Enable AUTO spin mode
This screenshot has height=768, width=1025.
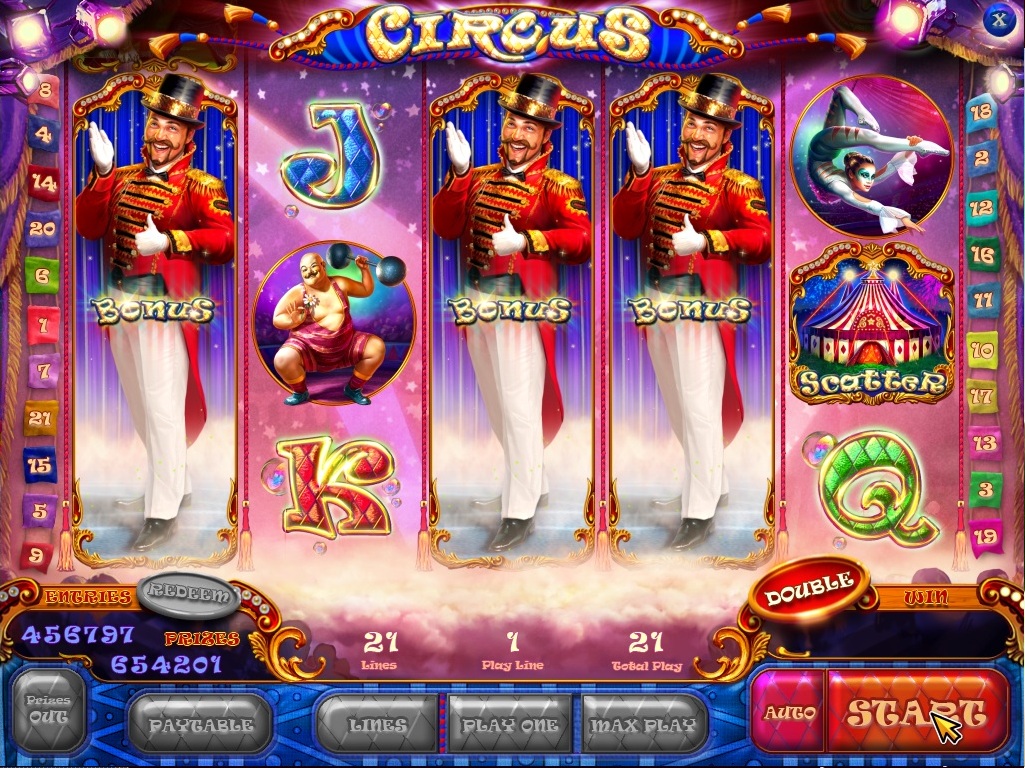(789, 712)
